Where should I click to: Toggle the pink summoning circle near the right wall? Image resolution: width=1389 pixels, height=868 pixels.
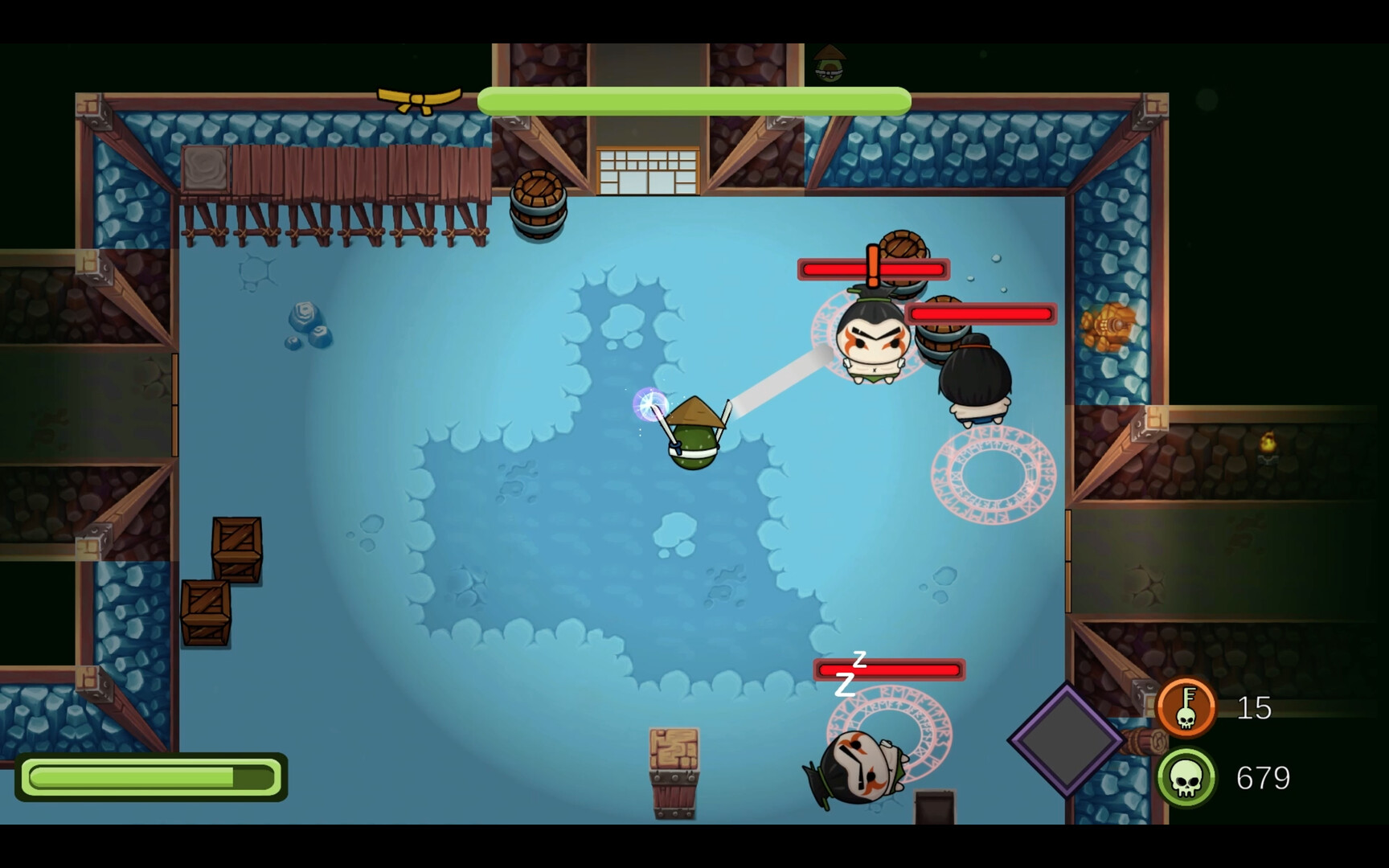click(995, 477)
